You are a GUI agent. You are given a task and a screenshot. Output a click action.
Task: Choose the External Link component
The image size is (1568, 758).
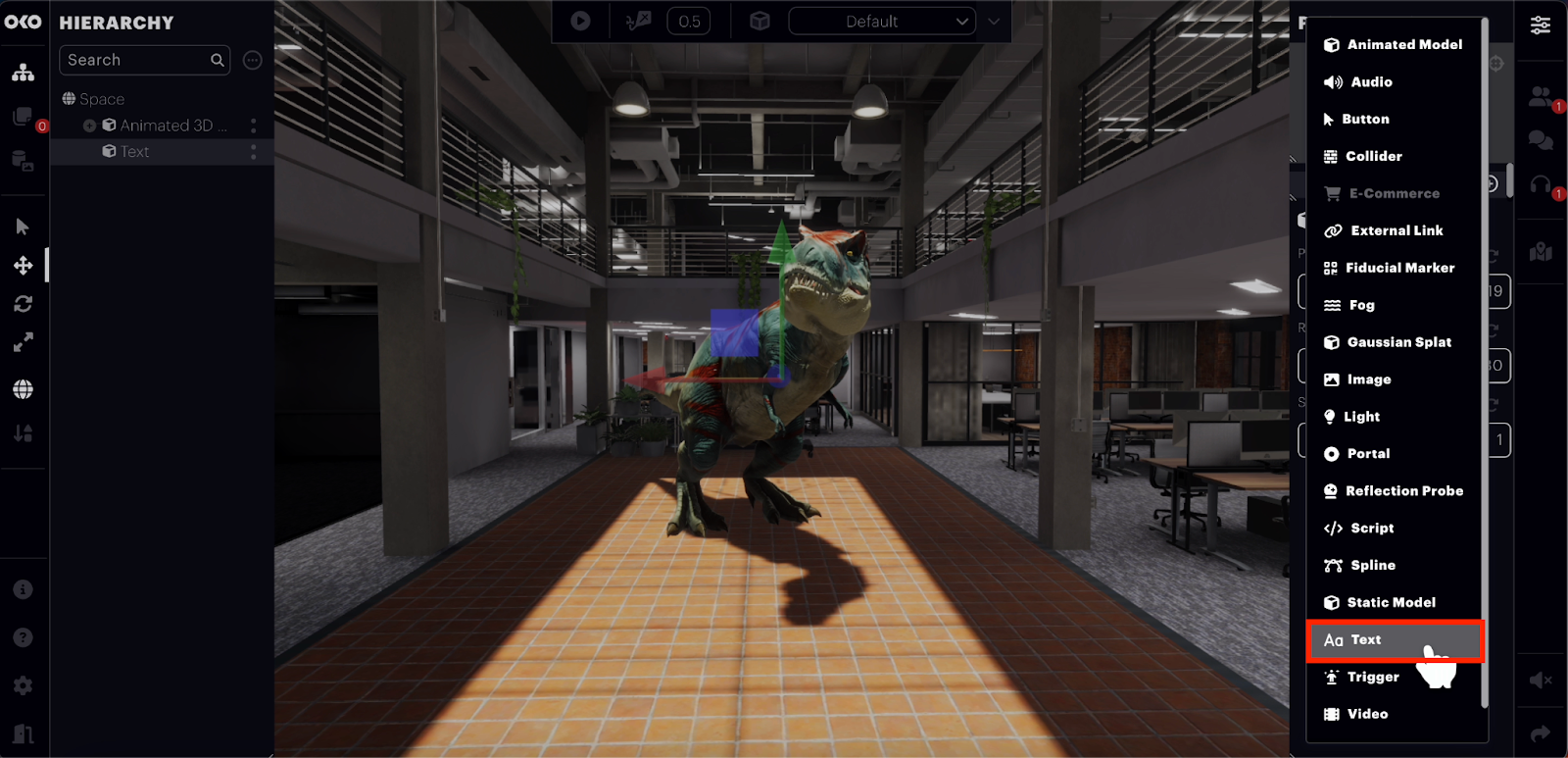(1396, 230)
